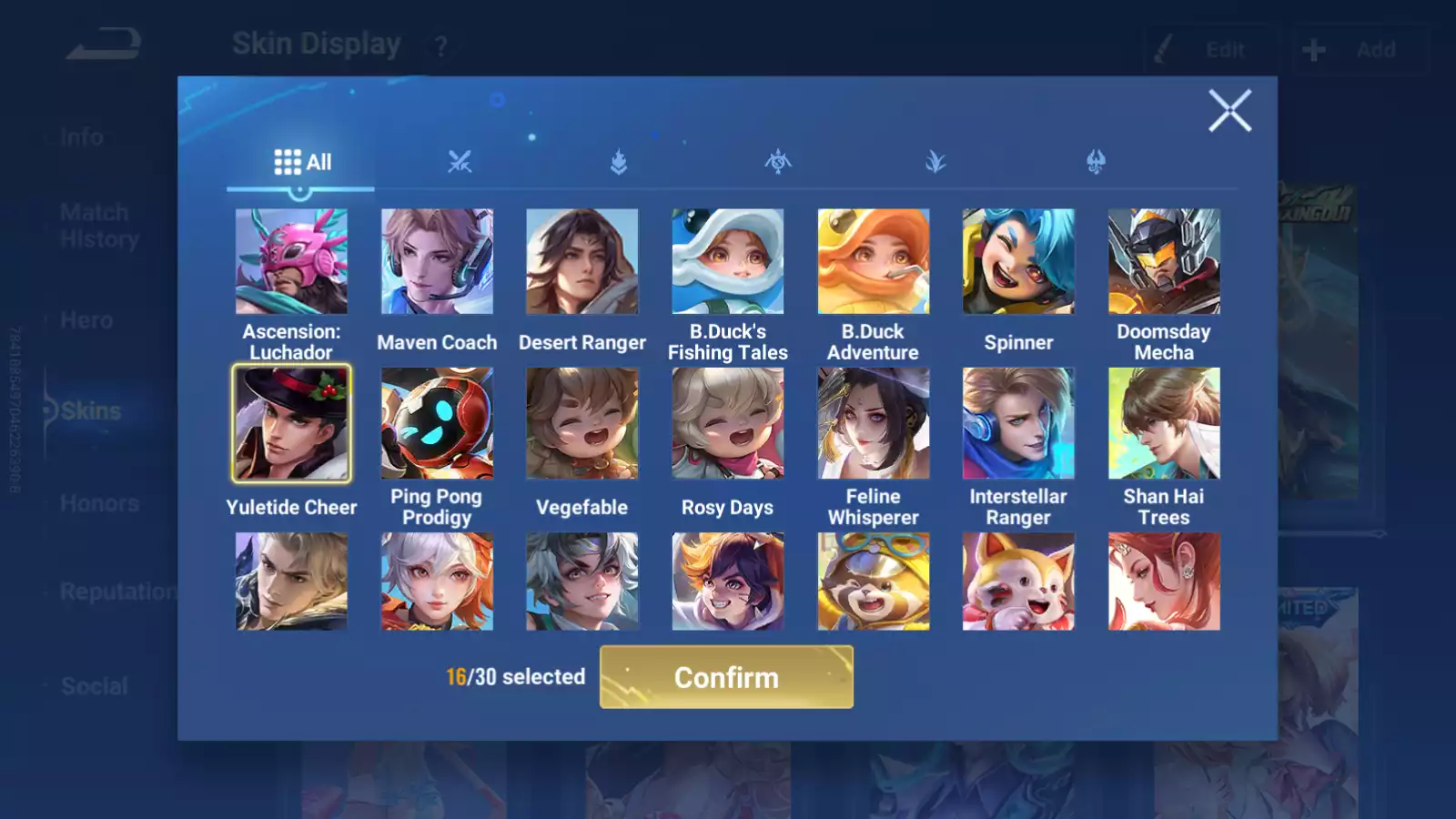The image size is (1456, 819).
Task: Select the Maven Coach skin
Action: coord(437,261)
